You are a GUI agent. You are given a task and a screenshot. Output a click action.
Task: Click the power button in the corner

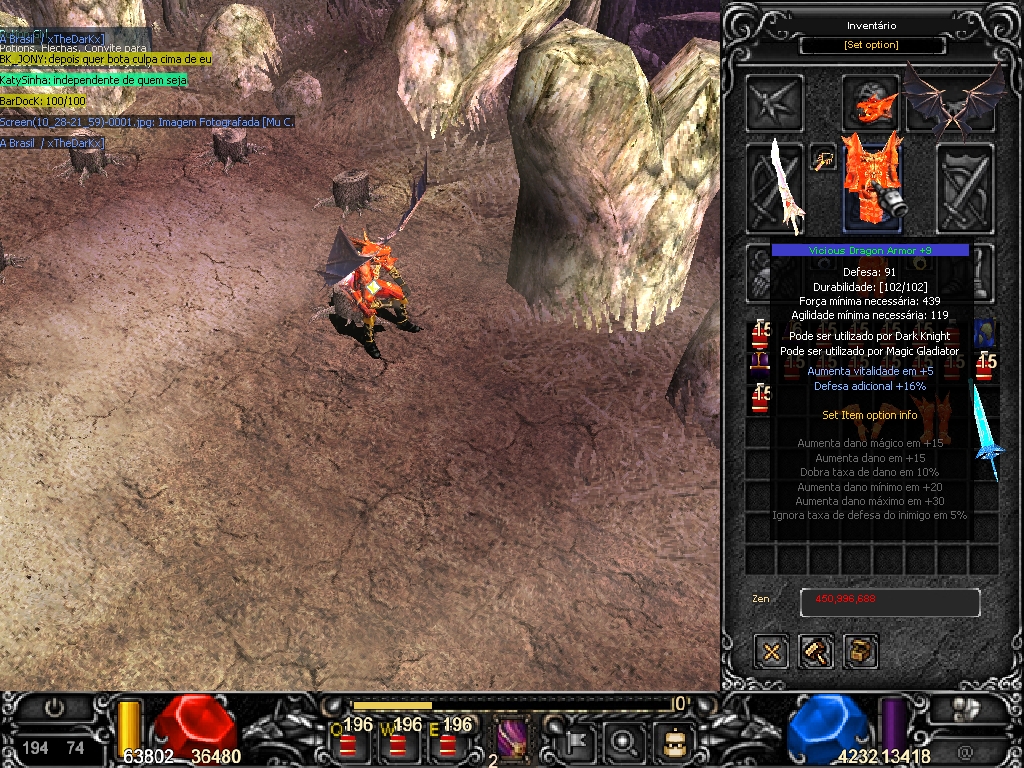[55, 708]
